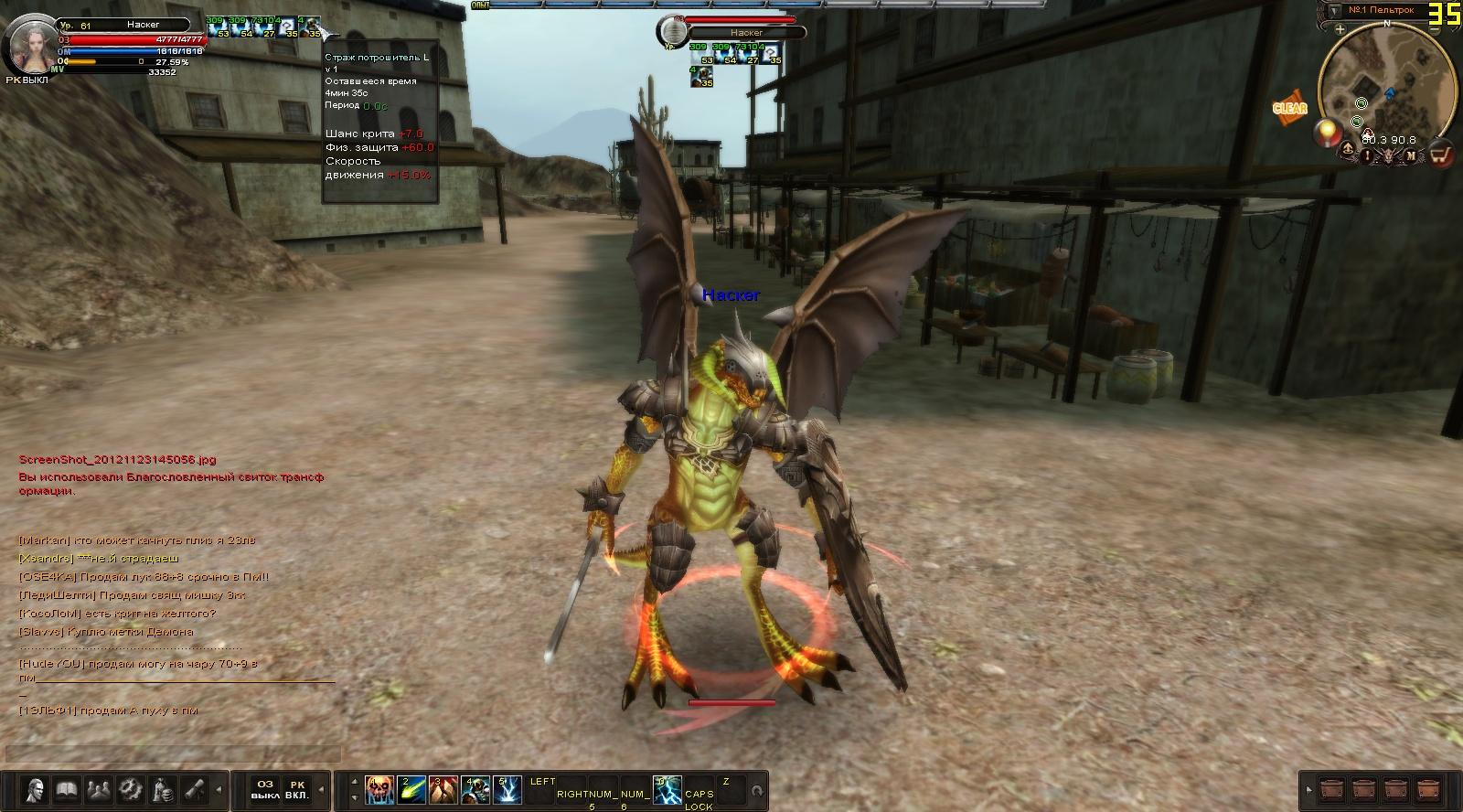Zoom in the minimap with the plus button

point(1340,29)
